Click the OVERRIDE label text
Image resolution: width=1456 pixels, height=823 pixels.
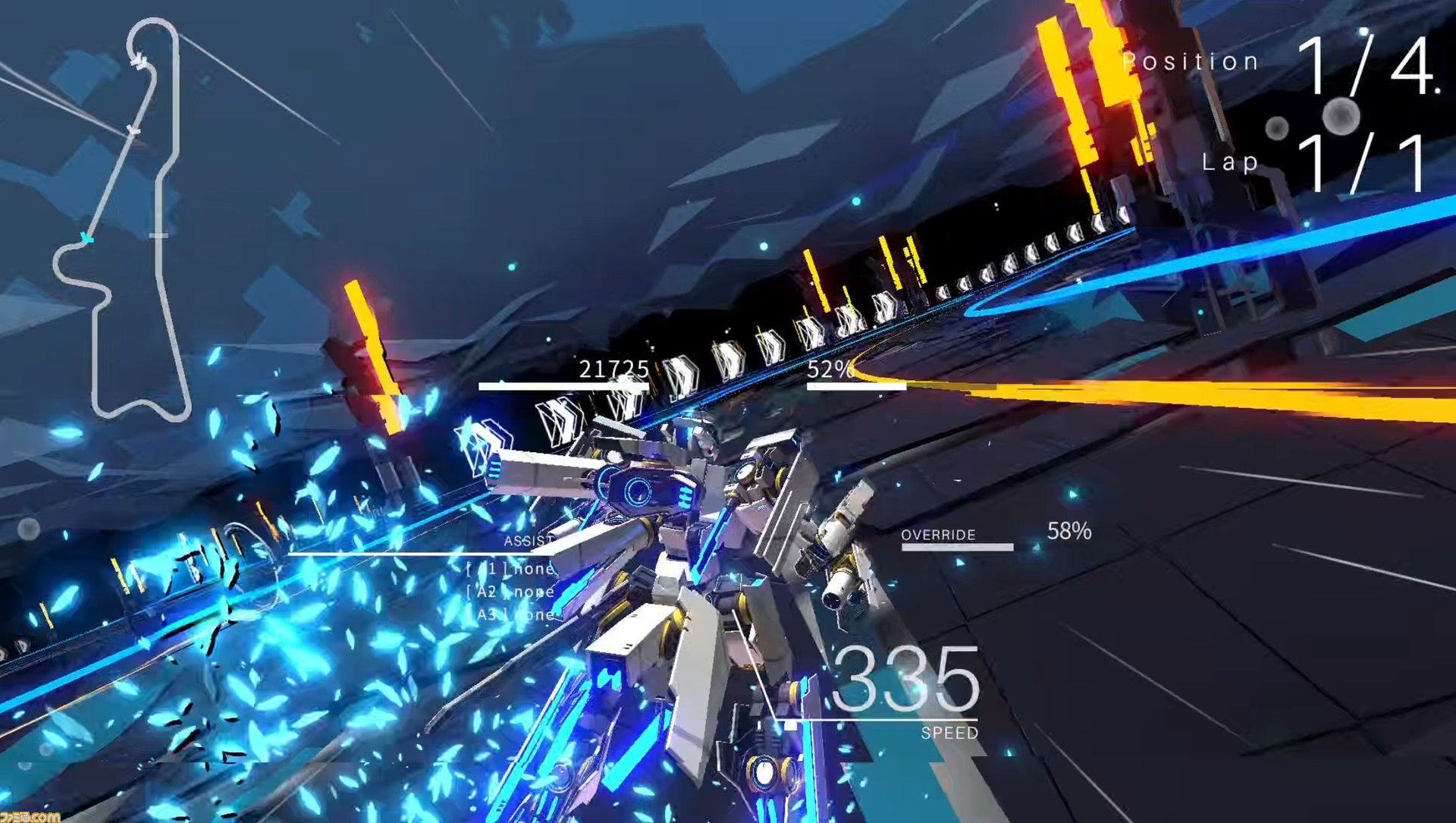coord(938,535)
